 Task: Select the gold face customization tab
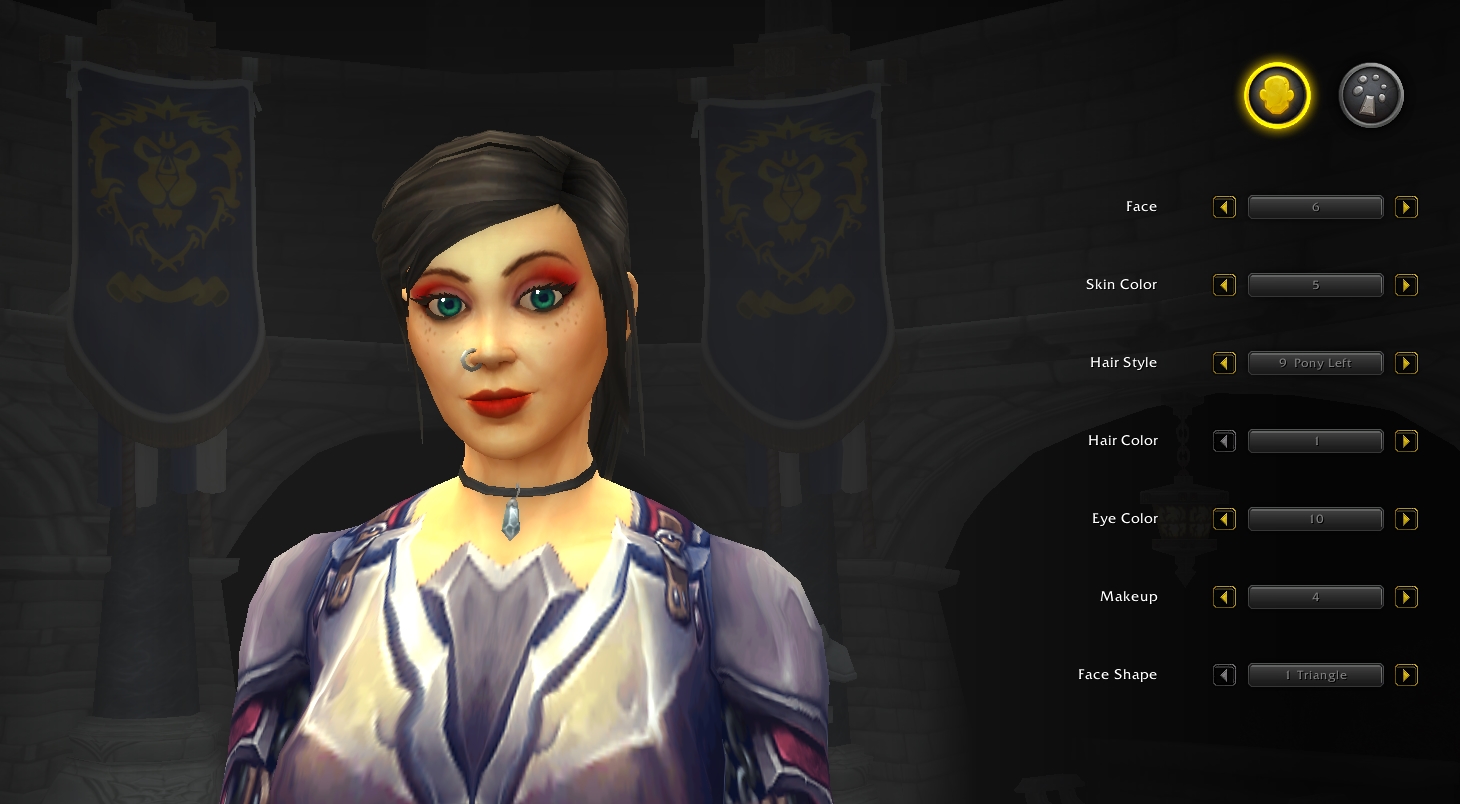1277,96
